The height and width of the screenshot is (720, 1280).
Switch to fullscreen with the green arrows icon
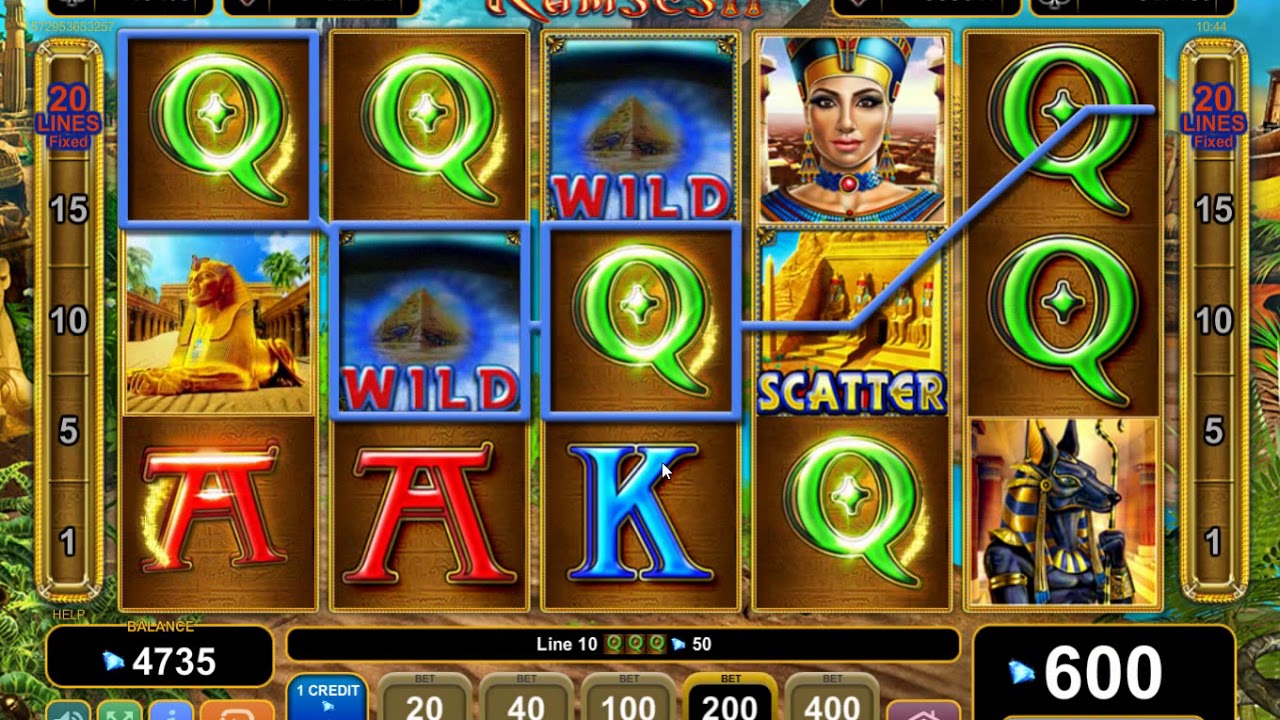tap(119, 711)
